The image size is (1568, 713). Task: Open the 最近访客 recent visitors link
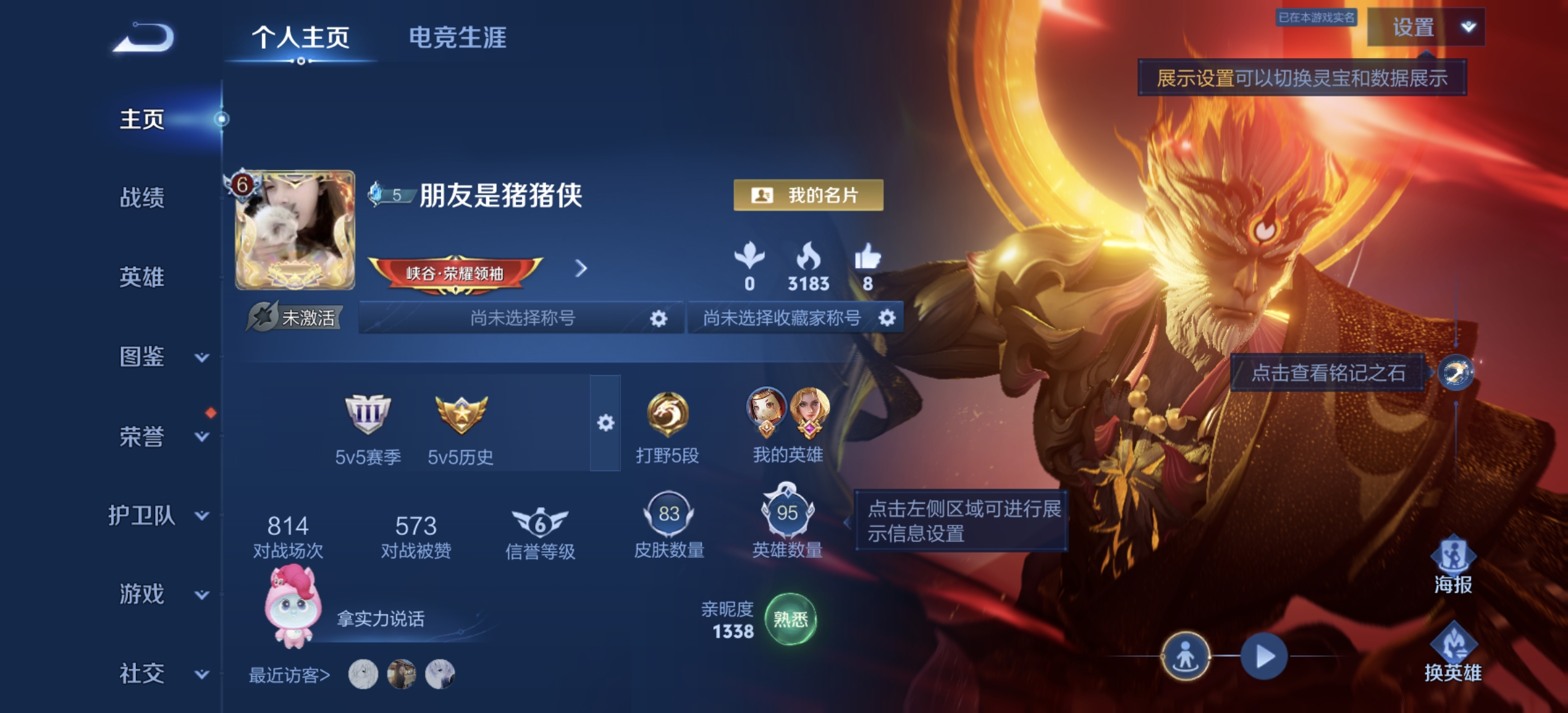click(290, 675)
